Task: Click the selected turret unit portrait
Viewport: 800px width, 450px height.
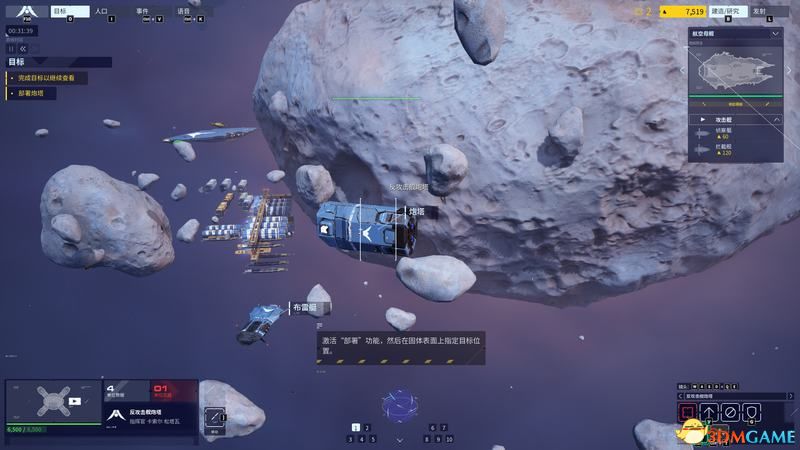Action: tap(53, 402)
